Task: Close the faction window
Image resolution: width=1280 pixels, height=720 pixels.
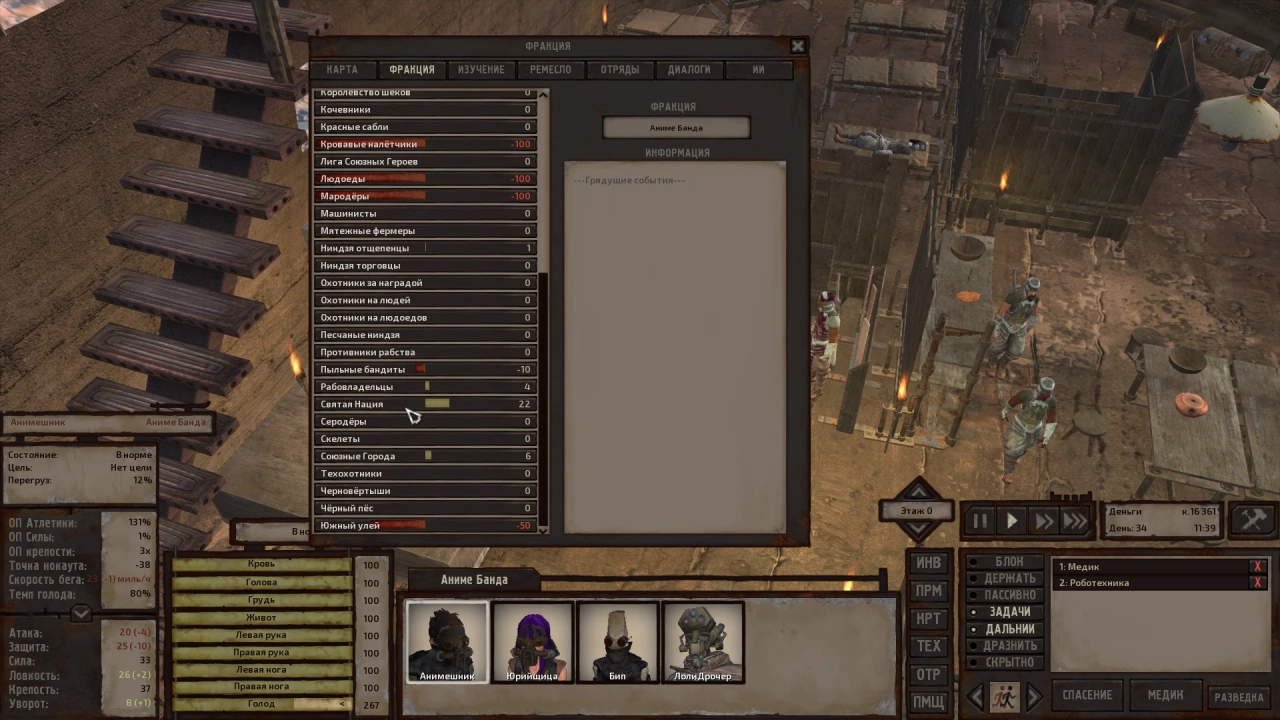Action: (x=797, y=46)
